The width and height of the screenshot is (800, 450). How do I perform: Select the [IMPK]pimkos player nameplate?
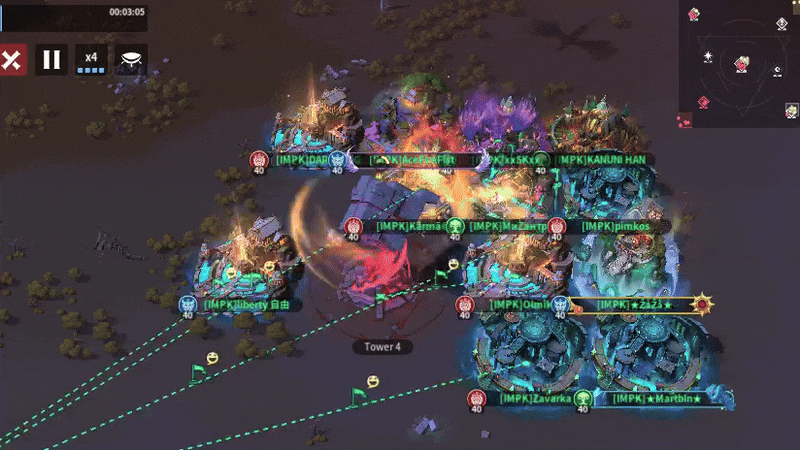pyautogui.click(x=616, y=227)
